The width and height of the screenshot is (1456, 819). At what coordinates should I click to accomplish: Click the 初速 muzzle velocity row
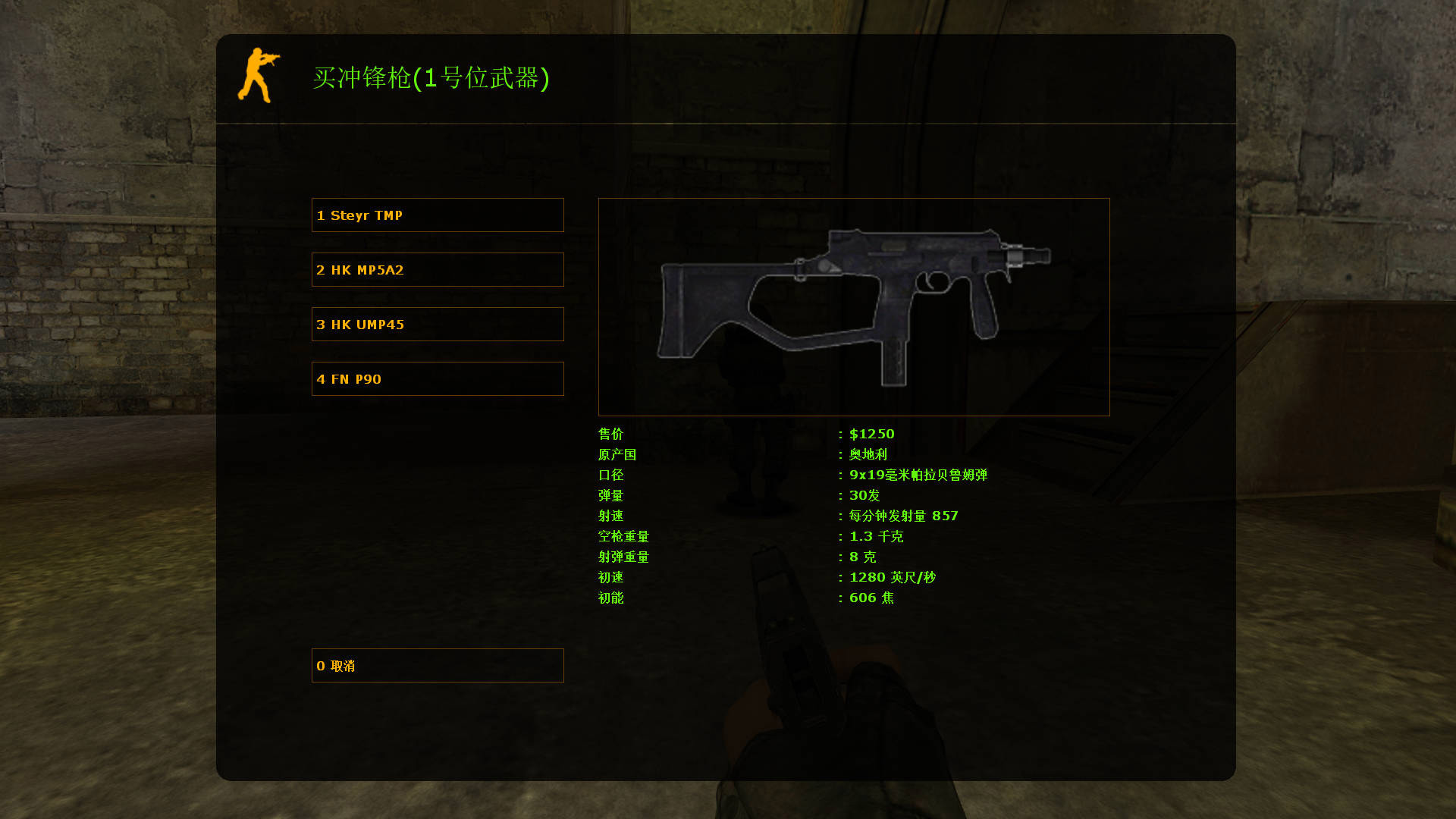click(x=610, y=577)
